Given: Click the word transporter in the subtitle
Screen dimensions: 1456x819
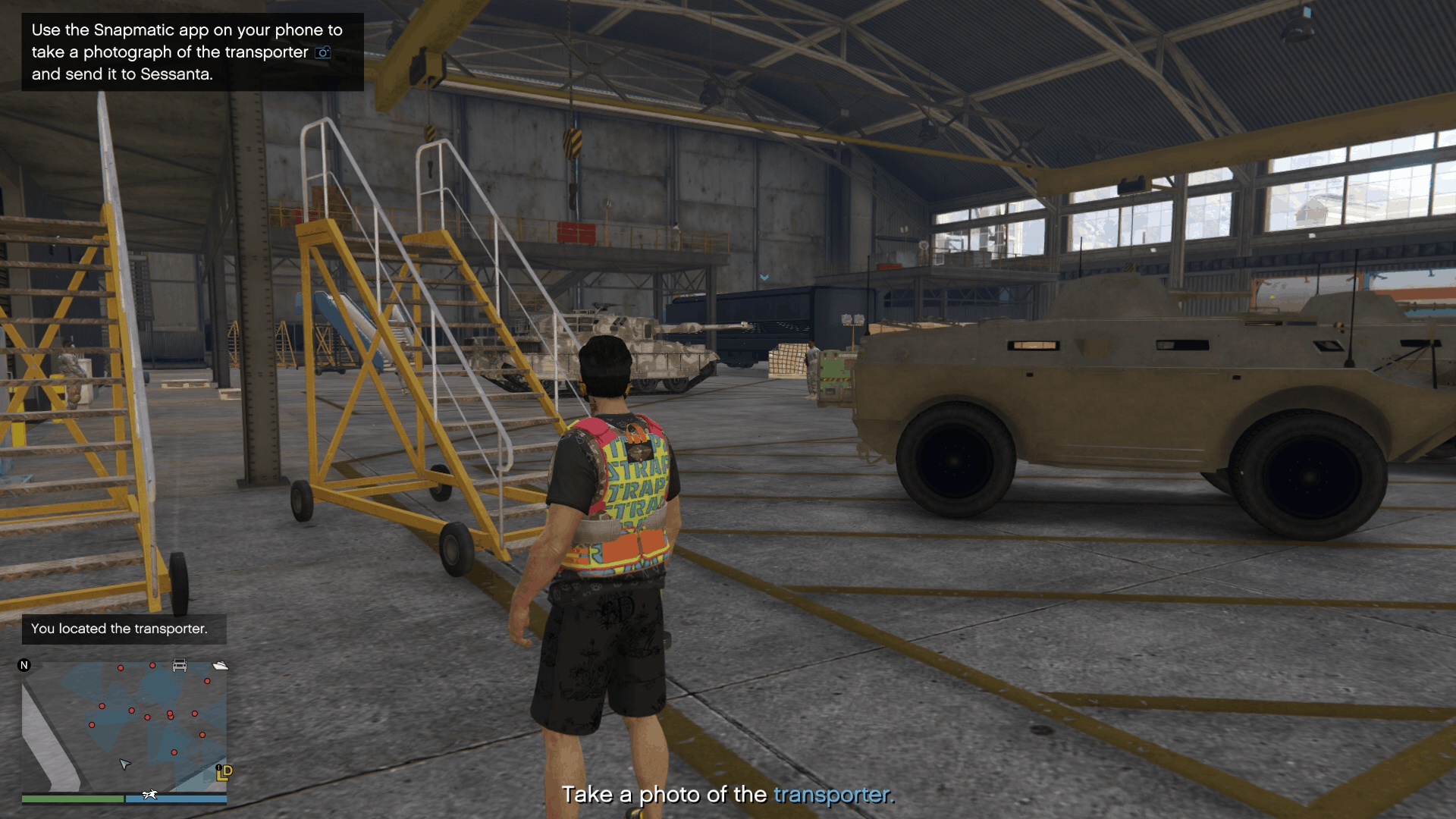Looking at the screenshot, I should pos(832,795).
